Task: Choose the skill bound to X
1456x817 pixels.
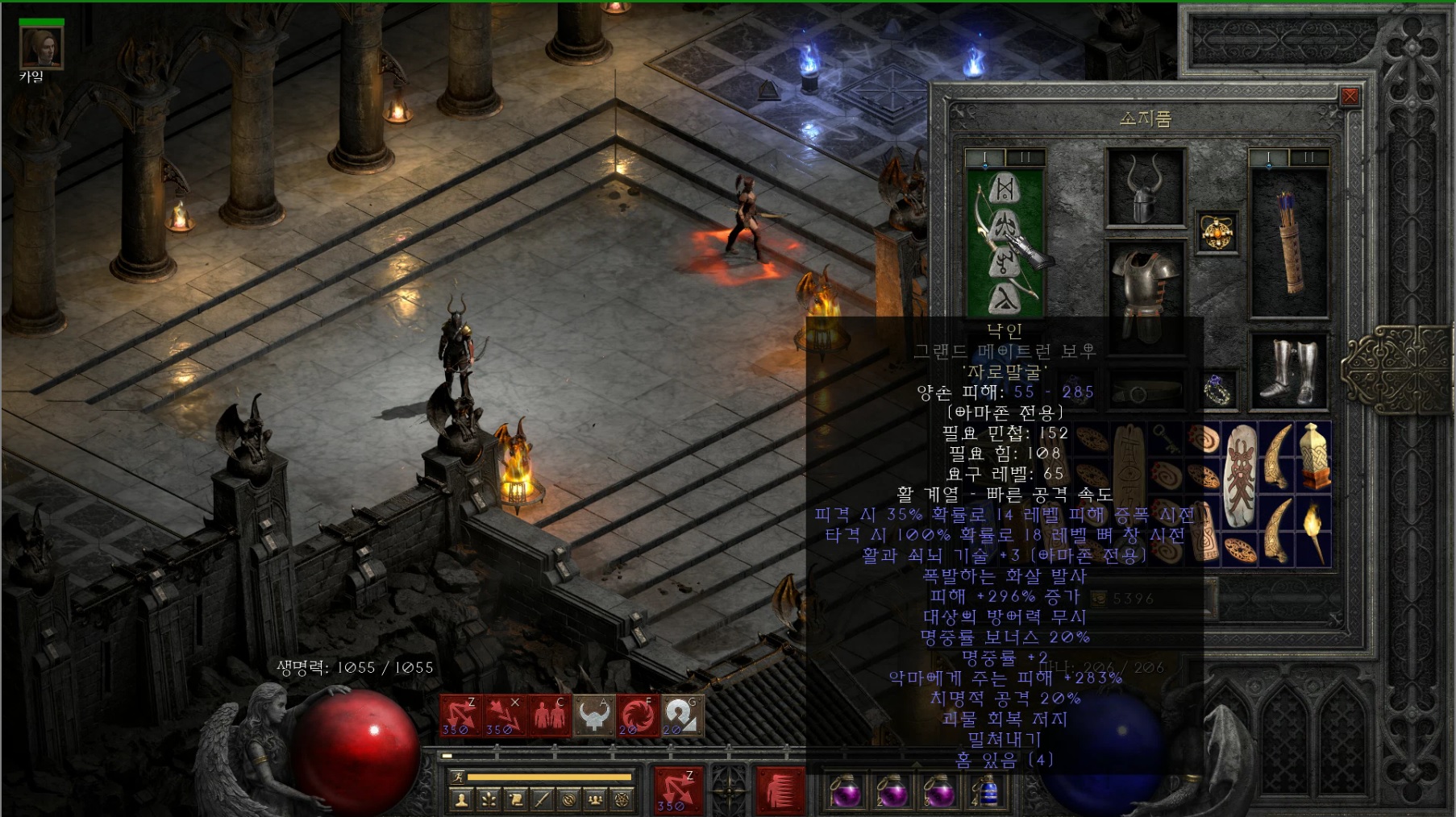Action: point(505,715)
